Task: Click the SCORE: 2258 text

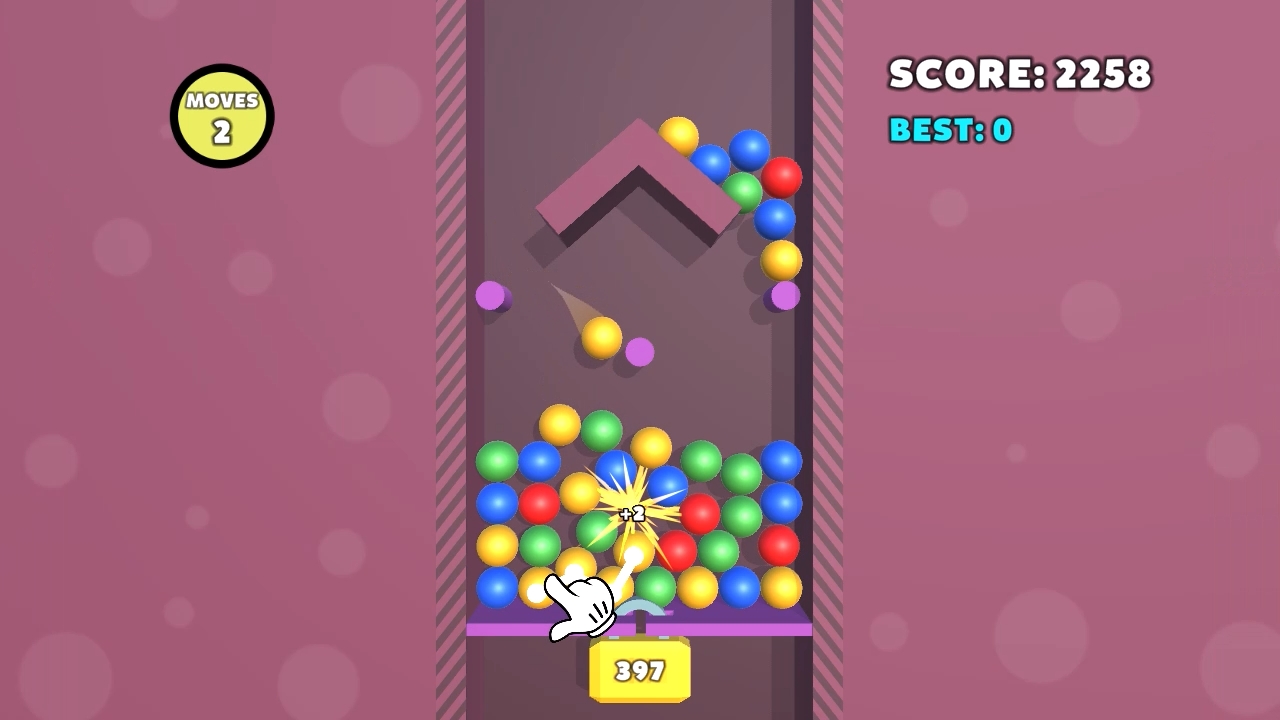Action: (x=1021, y=74)
